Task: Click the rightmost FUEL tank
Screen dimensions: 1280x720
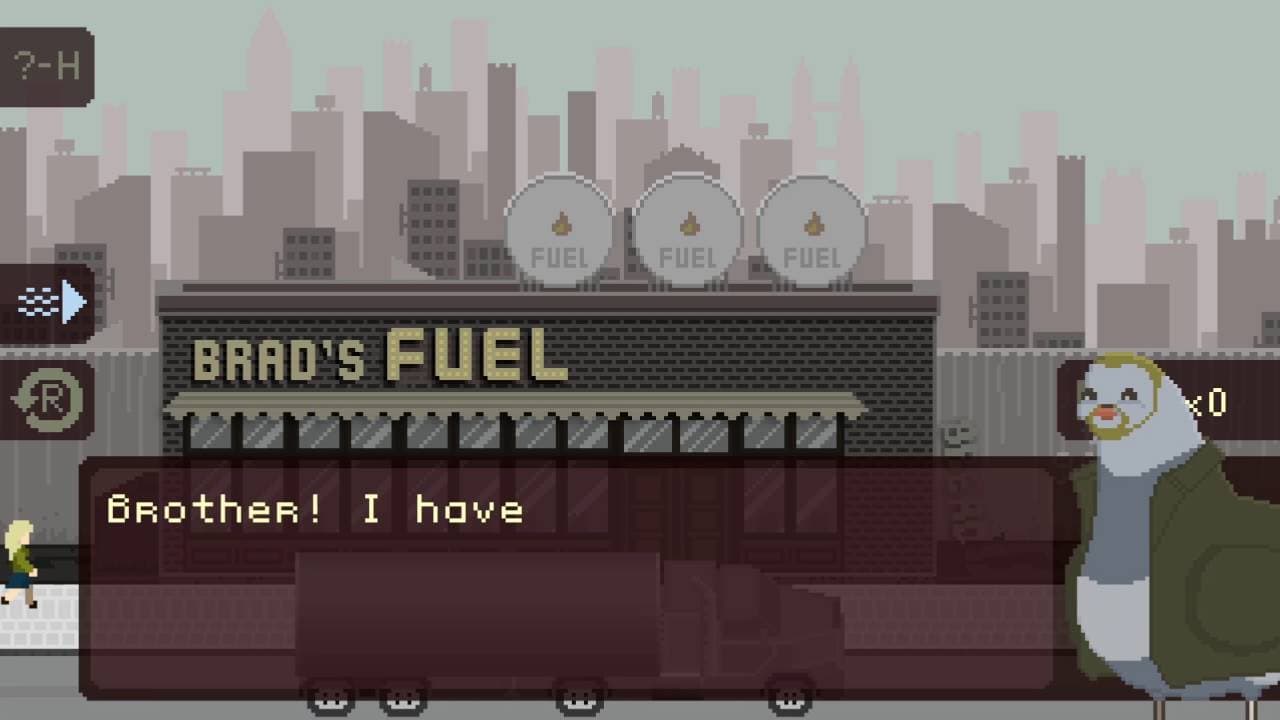Action: [811, 230]
